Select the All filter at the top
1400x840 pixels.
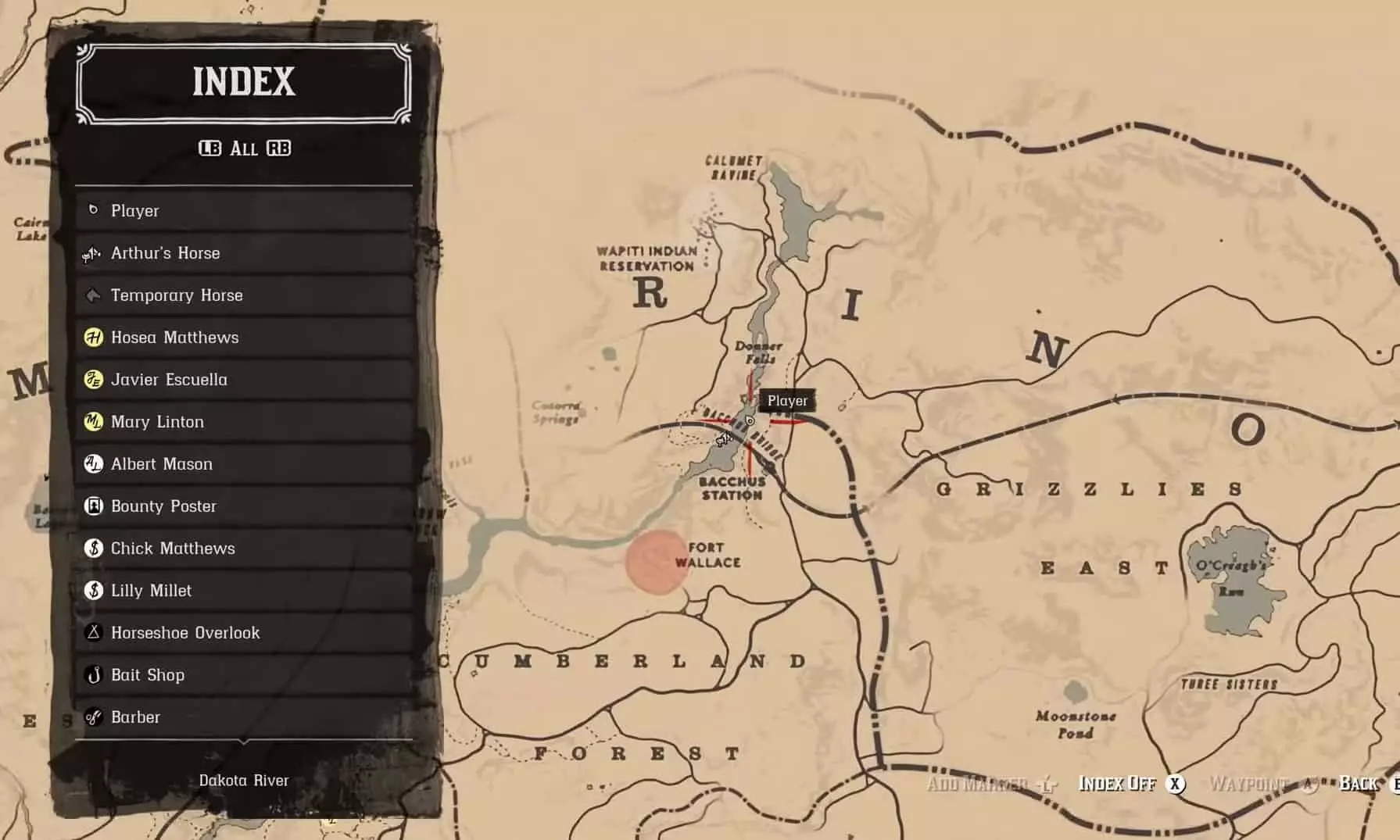[245, 148]
